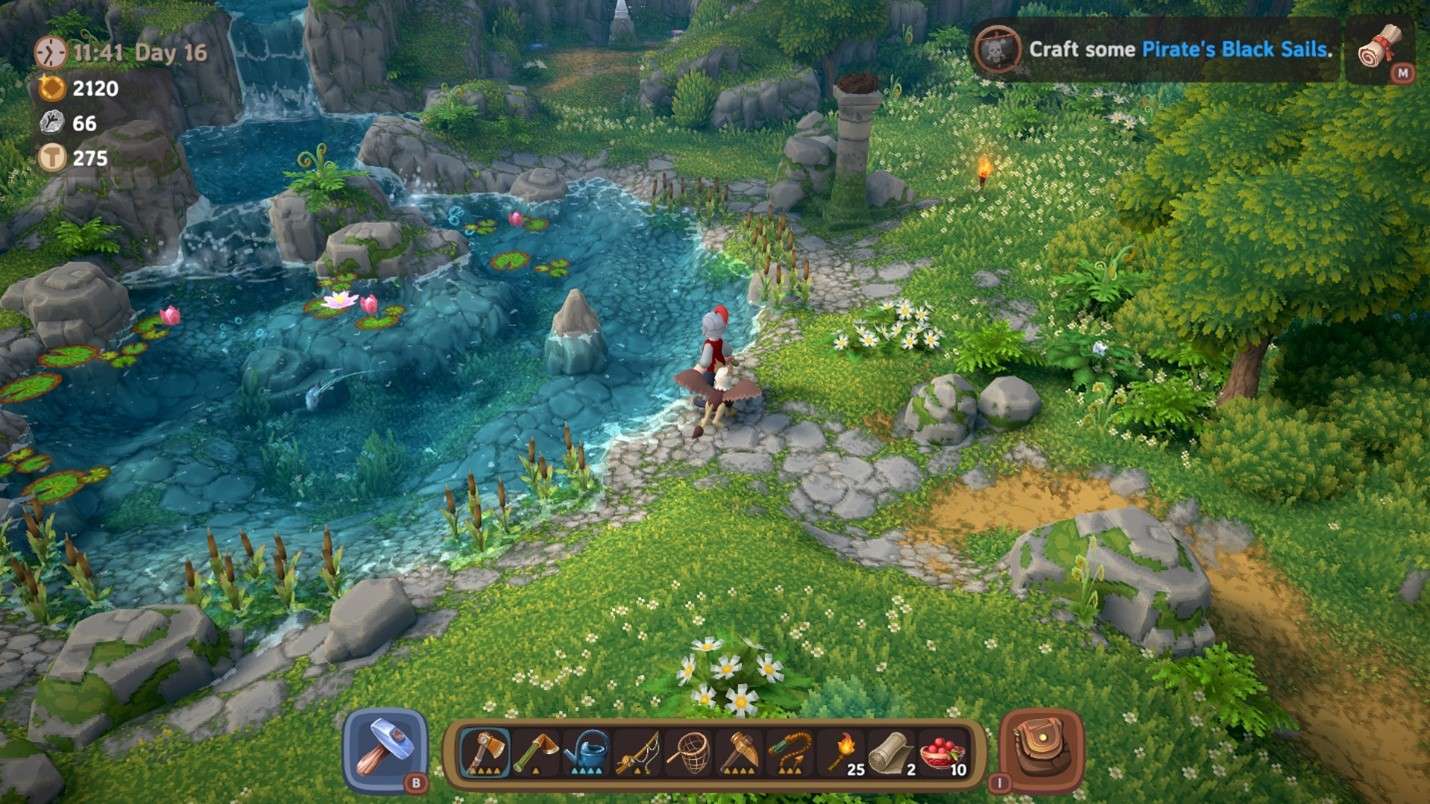Choose the fishing rod slot
The image size is (1430, 804).
coord(638,751)
